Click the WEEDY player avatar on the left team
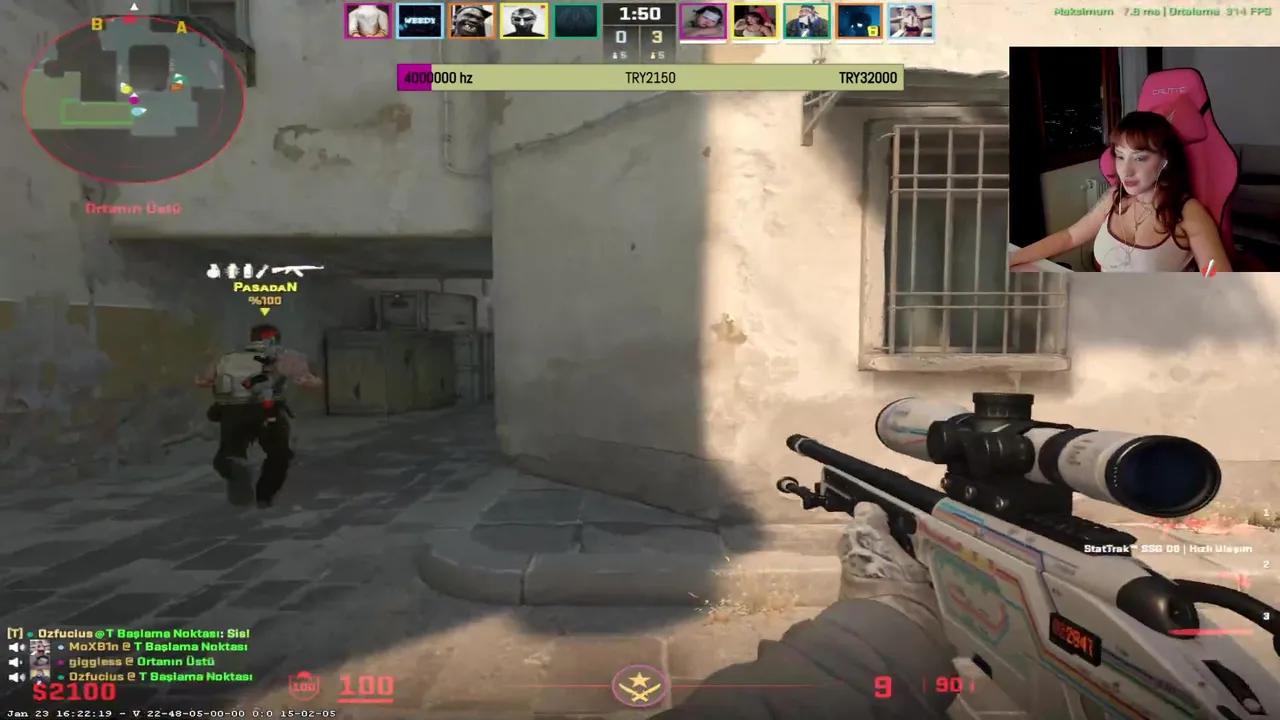 (419, 20)
